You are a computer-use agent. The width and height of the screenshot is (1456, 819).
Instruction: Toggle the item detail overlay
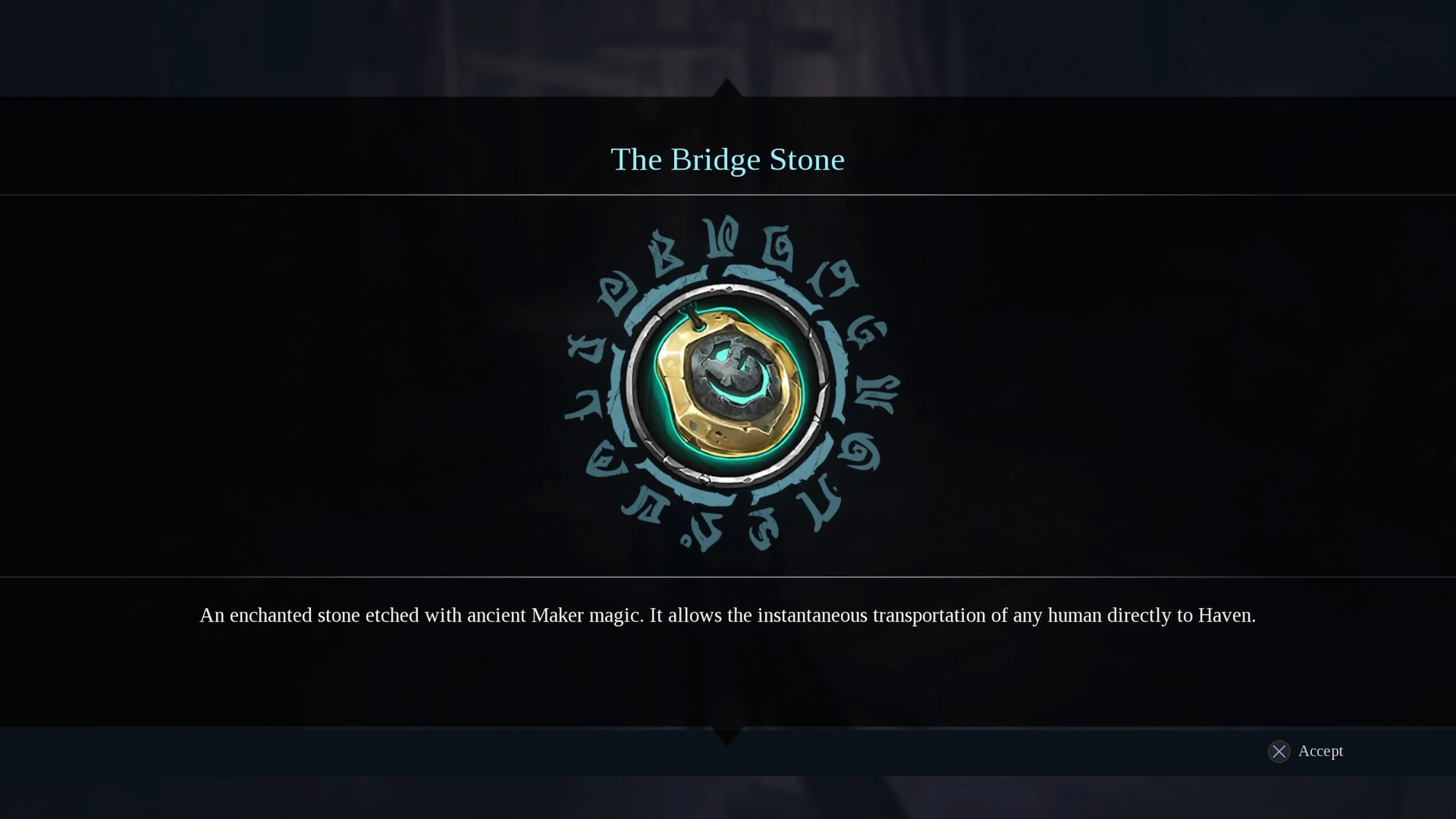727,409
